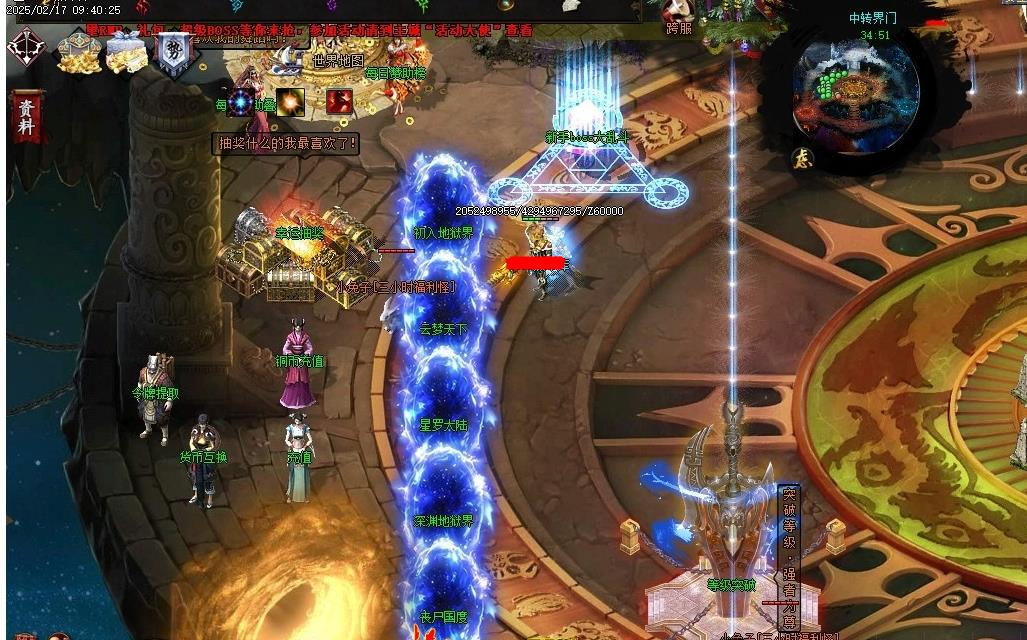
Task: Select the orange flare skill icon
Action: coord(291,101)
